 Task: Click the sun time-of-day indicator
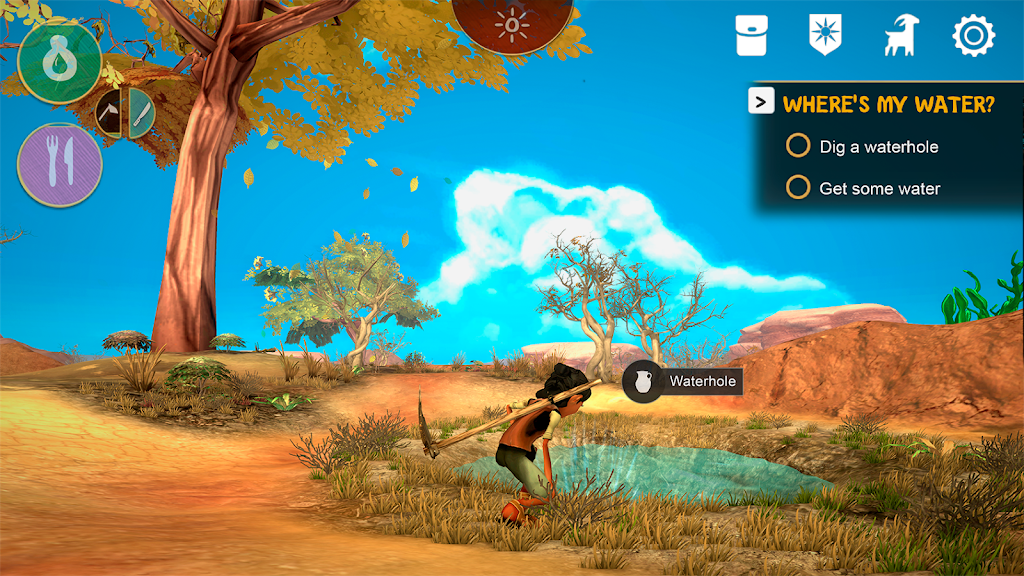514,22
